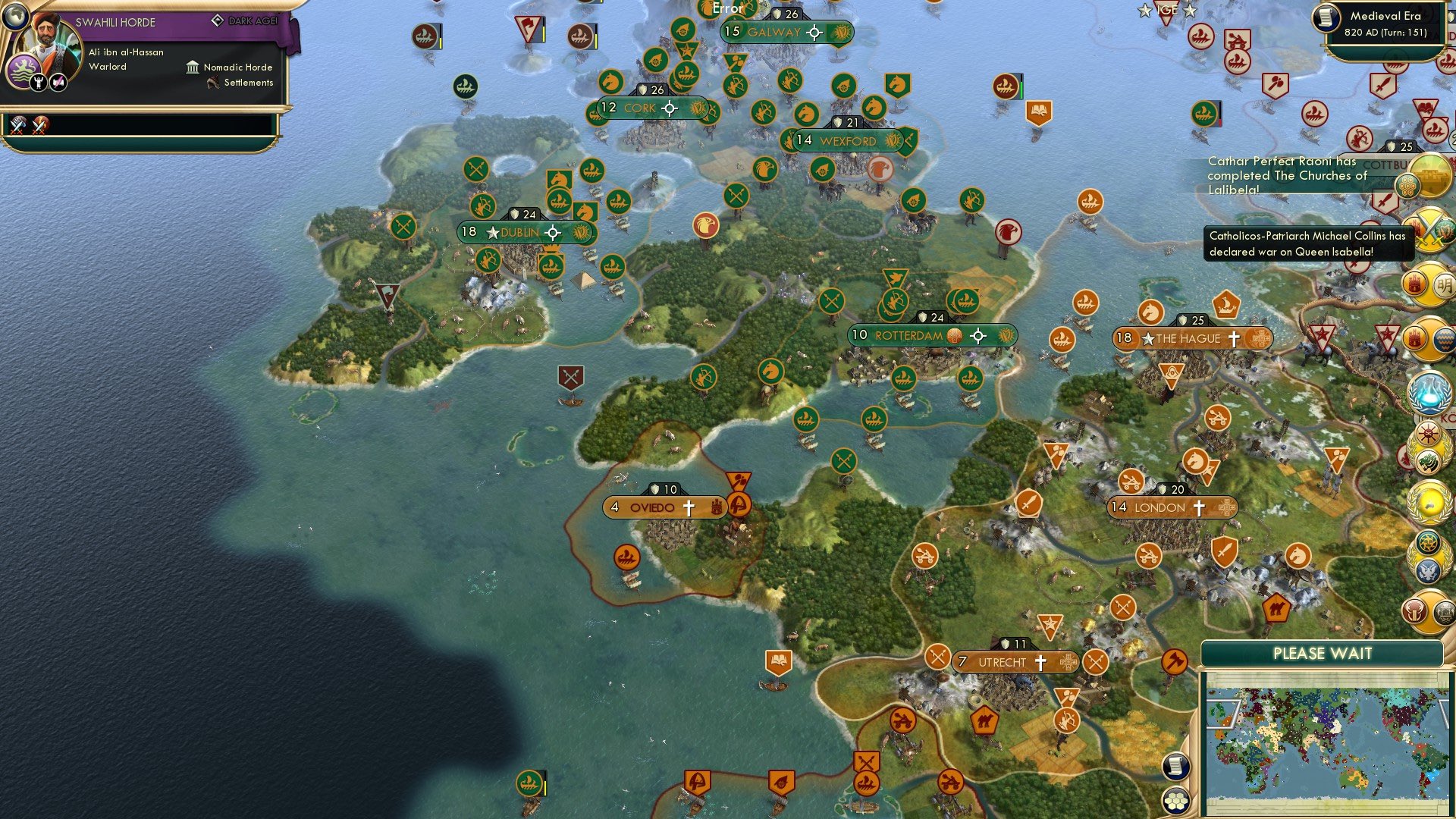
Task: Toggle the cheering figure icon under the portrait
Action: [x=37, y=82]
